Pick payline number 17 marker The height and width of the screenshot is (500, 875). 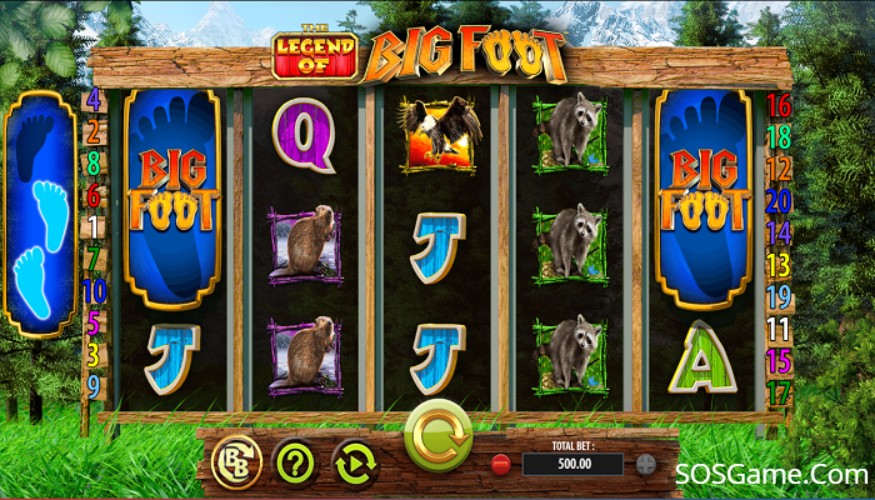778,393
